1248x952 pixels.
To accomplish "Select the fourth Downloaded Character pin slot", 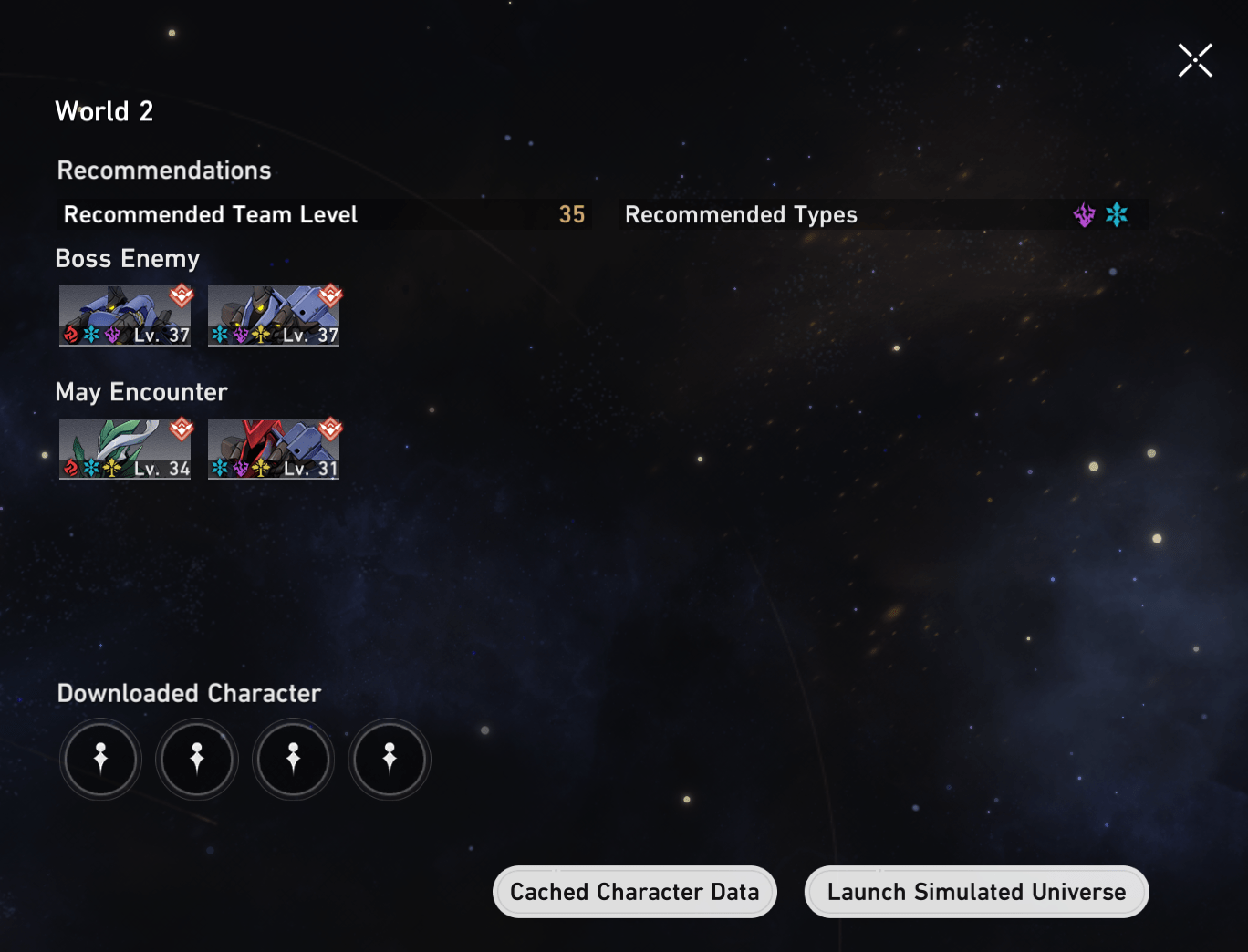I will (389, 759).
